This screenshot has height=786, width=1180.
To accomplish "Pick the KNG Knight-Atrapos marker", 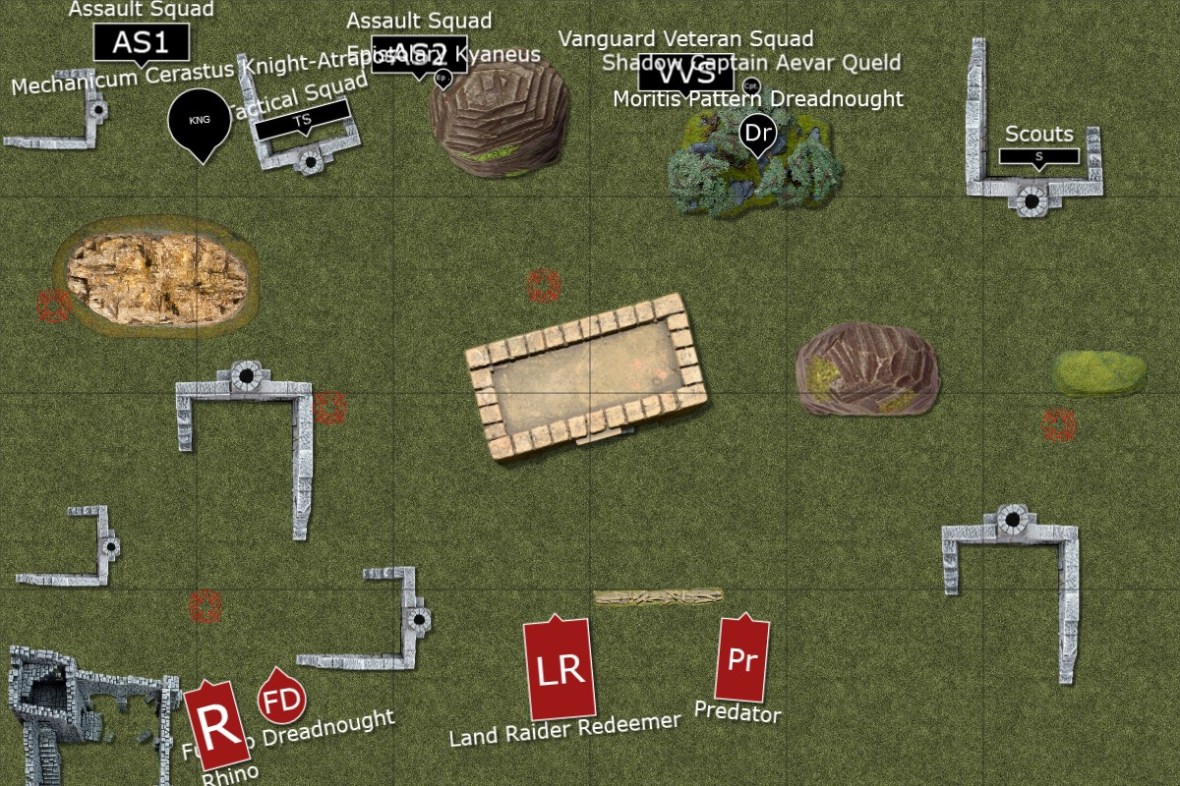I will tap(200, 120).
